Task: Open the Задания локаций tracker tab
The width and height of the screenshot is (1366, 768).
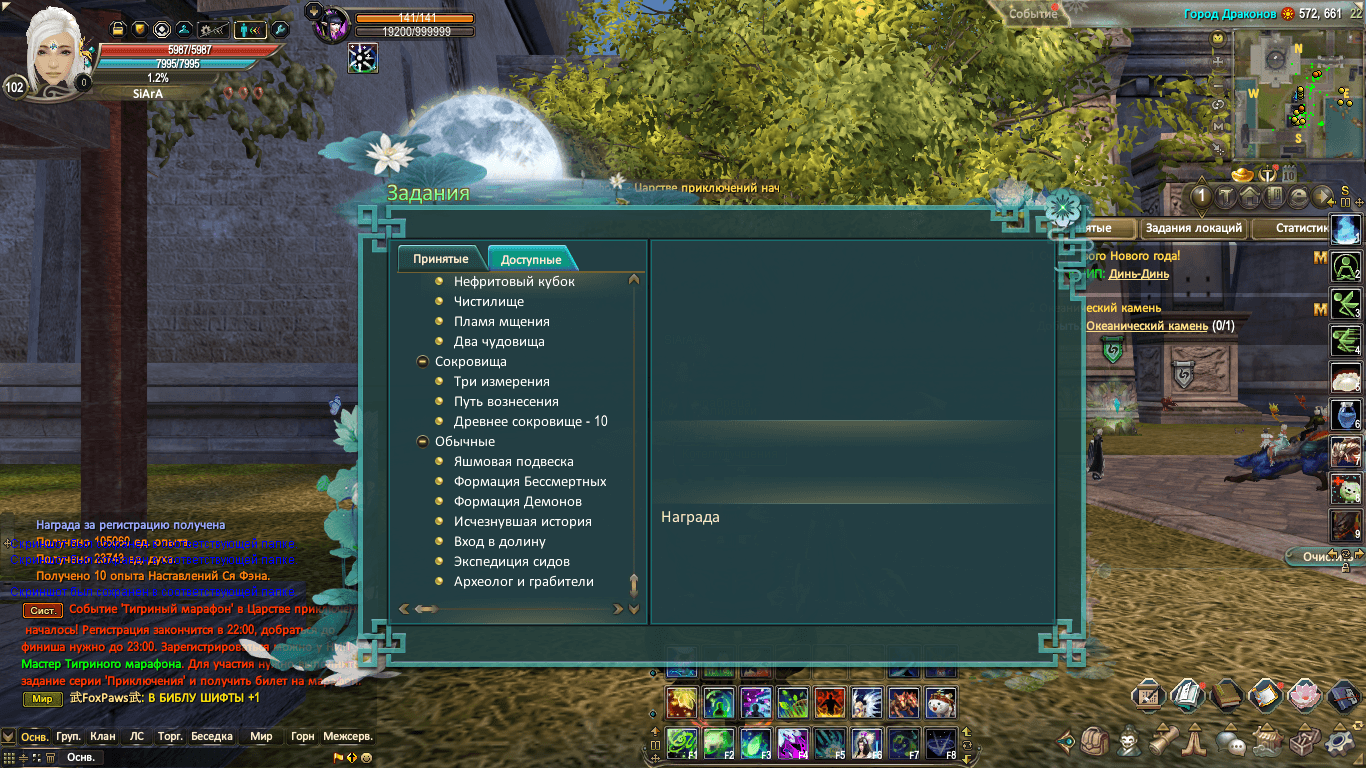Action: [x=1193, y=228]
